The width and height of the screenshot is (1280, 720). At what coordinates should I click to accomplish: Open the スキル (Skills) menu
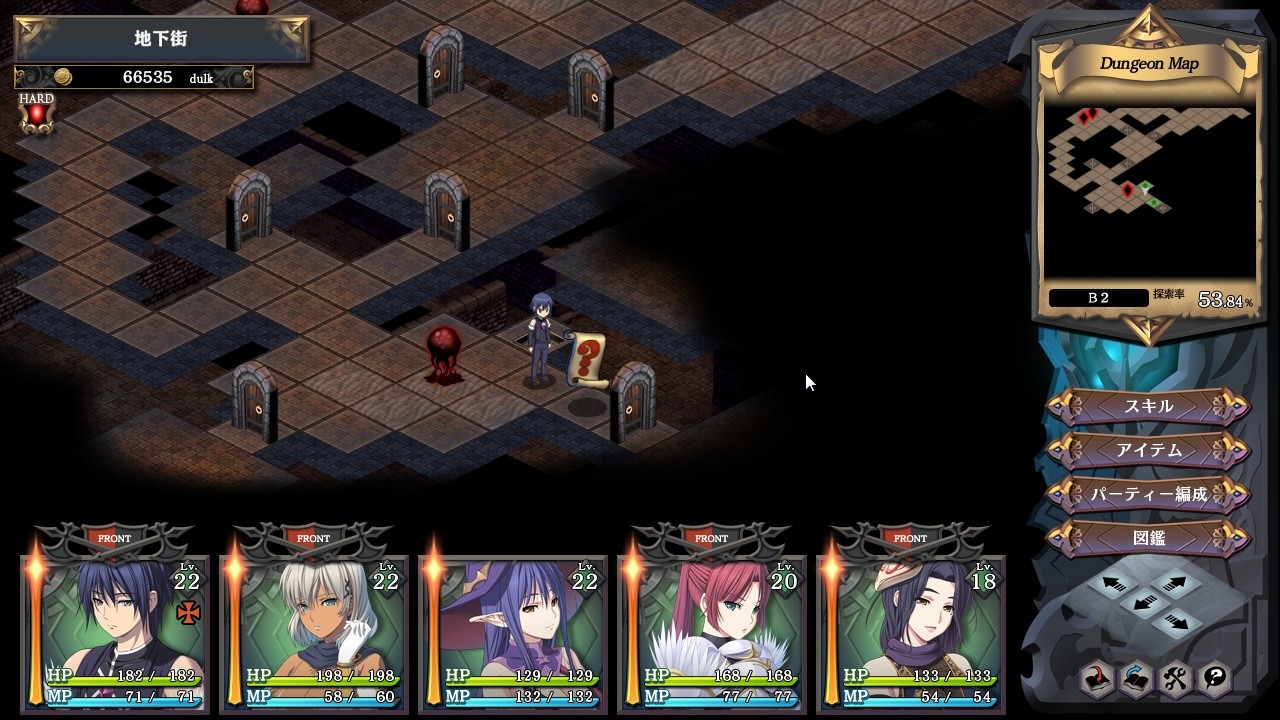pos(1148,407)
